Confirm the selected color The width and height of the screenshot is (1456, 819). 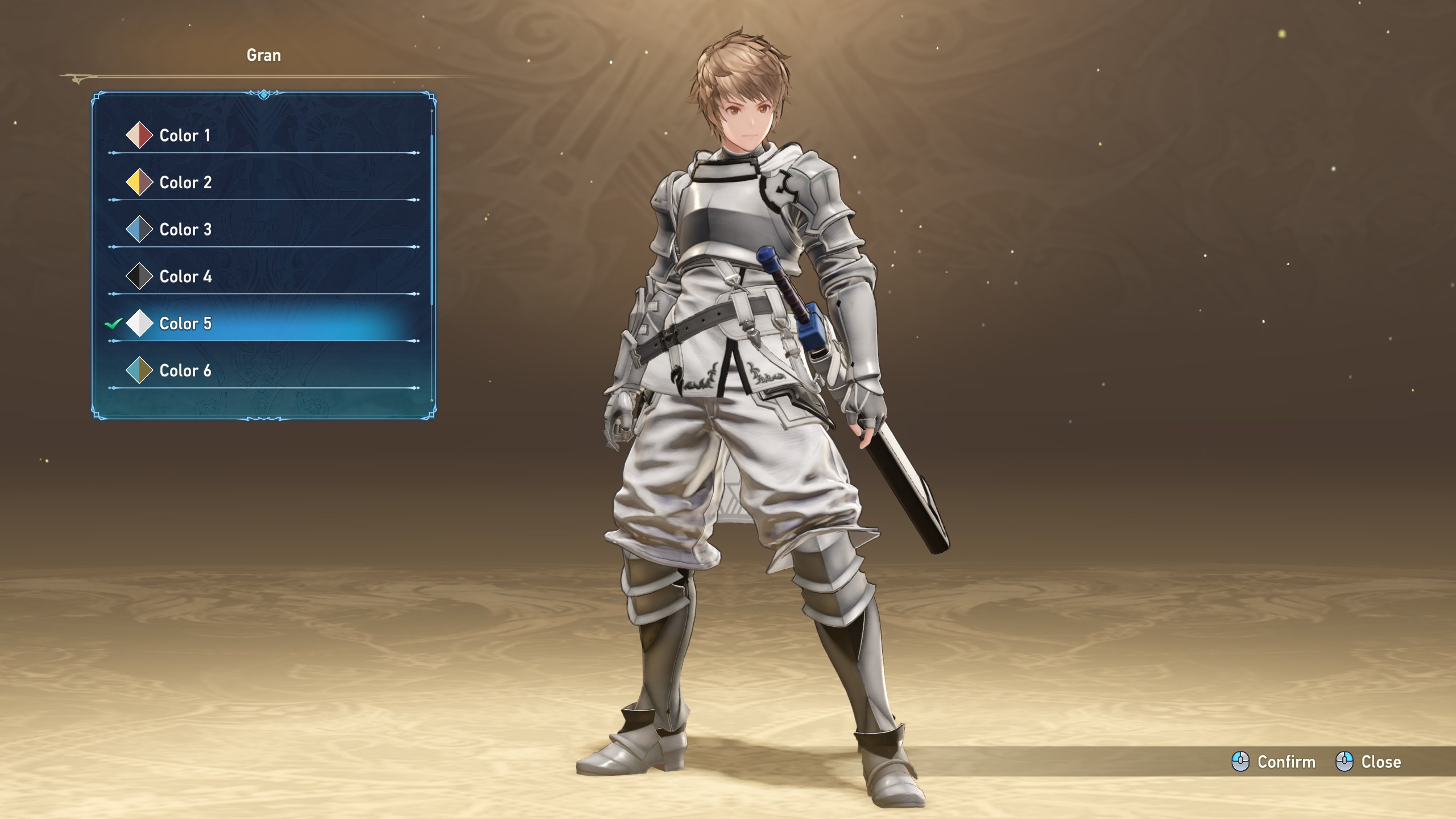point(1274,762)
